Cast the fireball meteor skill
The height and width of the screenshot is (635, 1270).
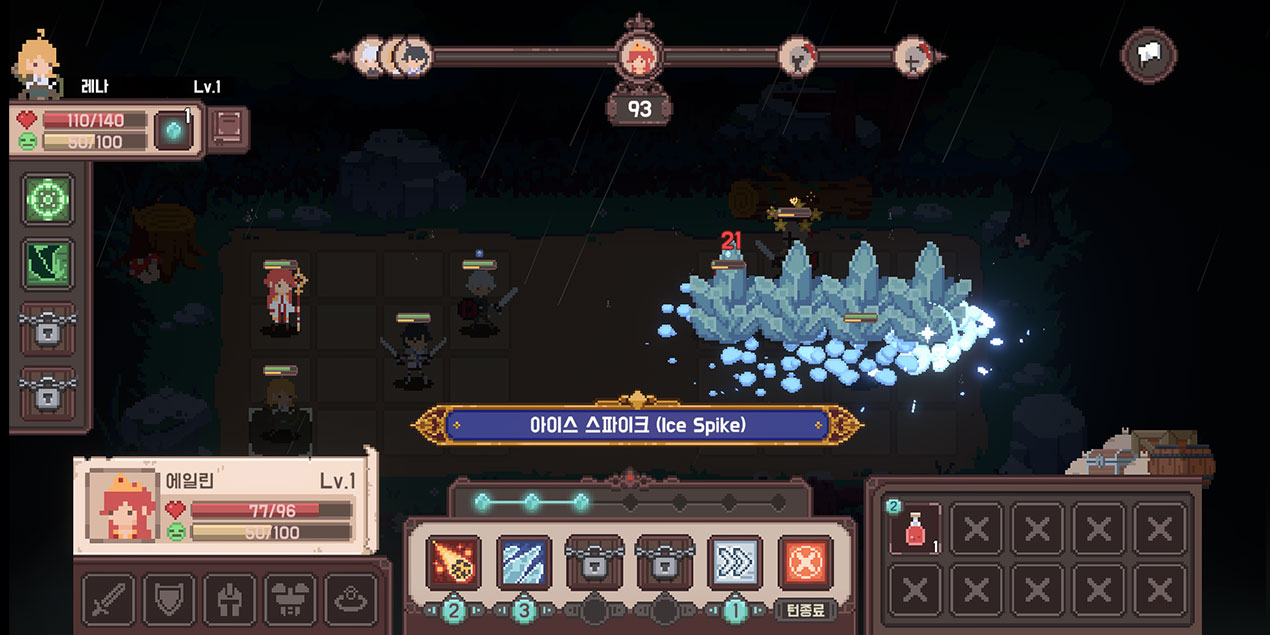tap(453, 562)
